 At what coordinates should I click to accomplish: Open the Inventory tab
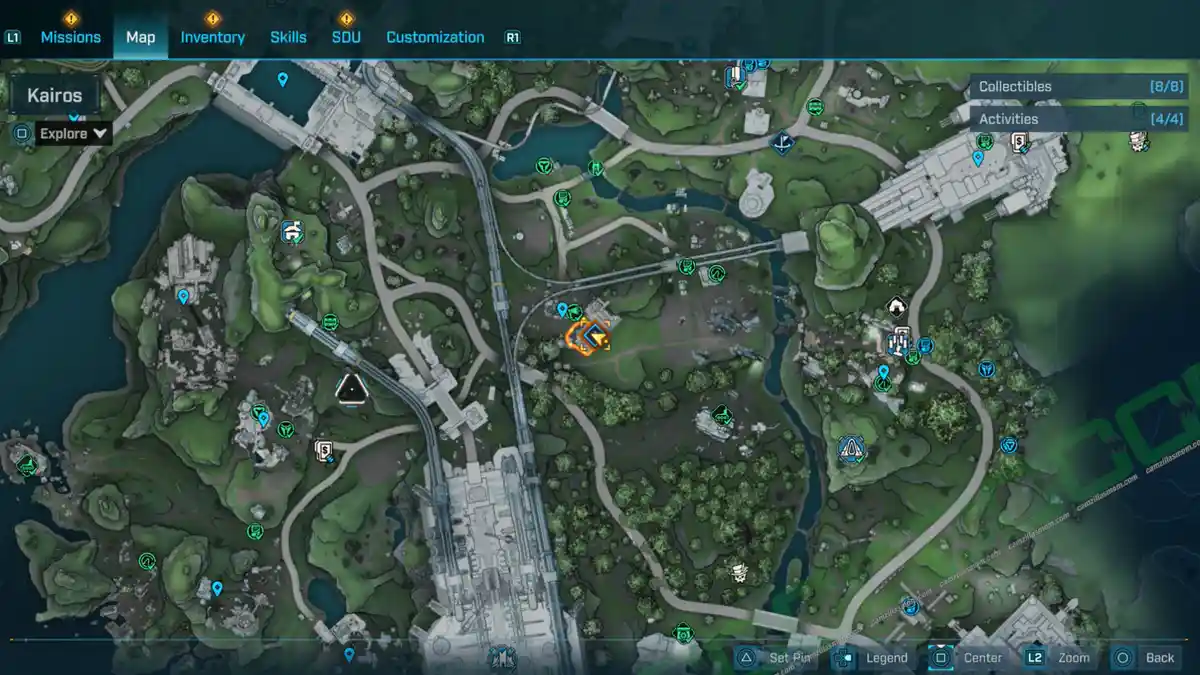(212, 37)
